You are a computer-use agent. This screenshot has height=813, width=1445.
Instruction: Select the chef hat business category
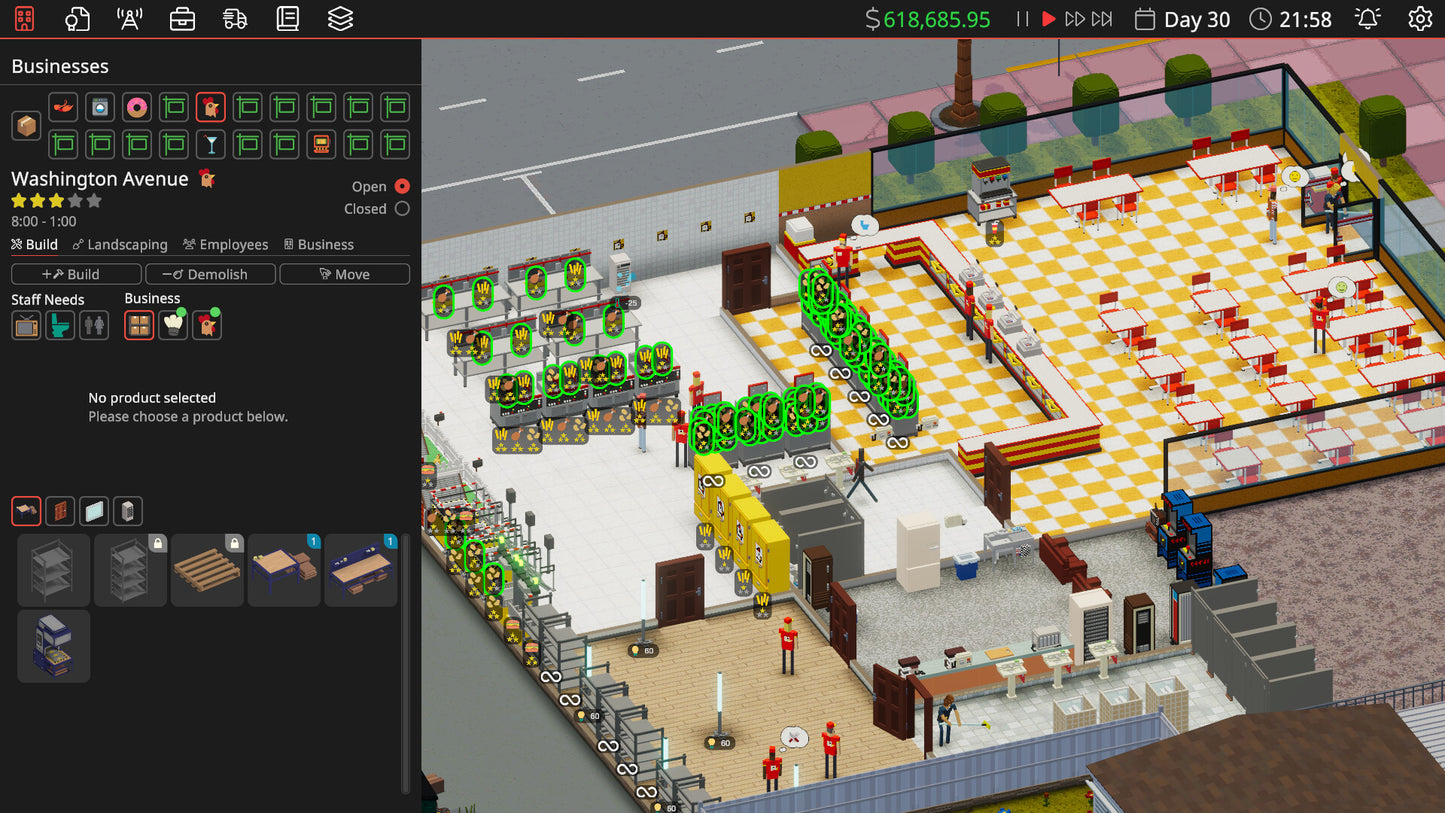tap(173, 325)
